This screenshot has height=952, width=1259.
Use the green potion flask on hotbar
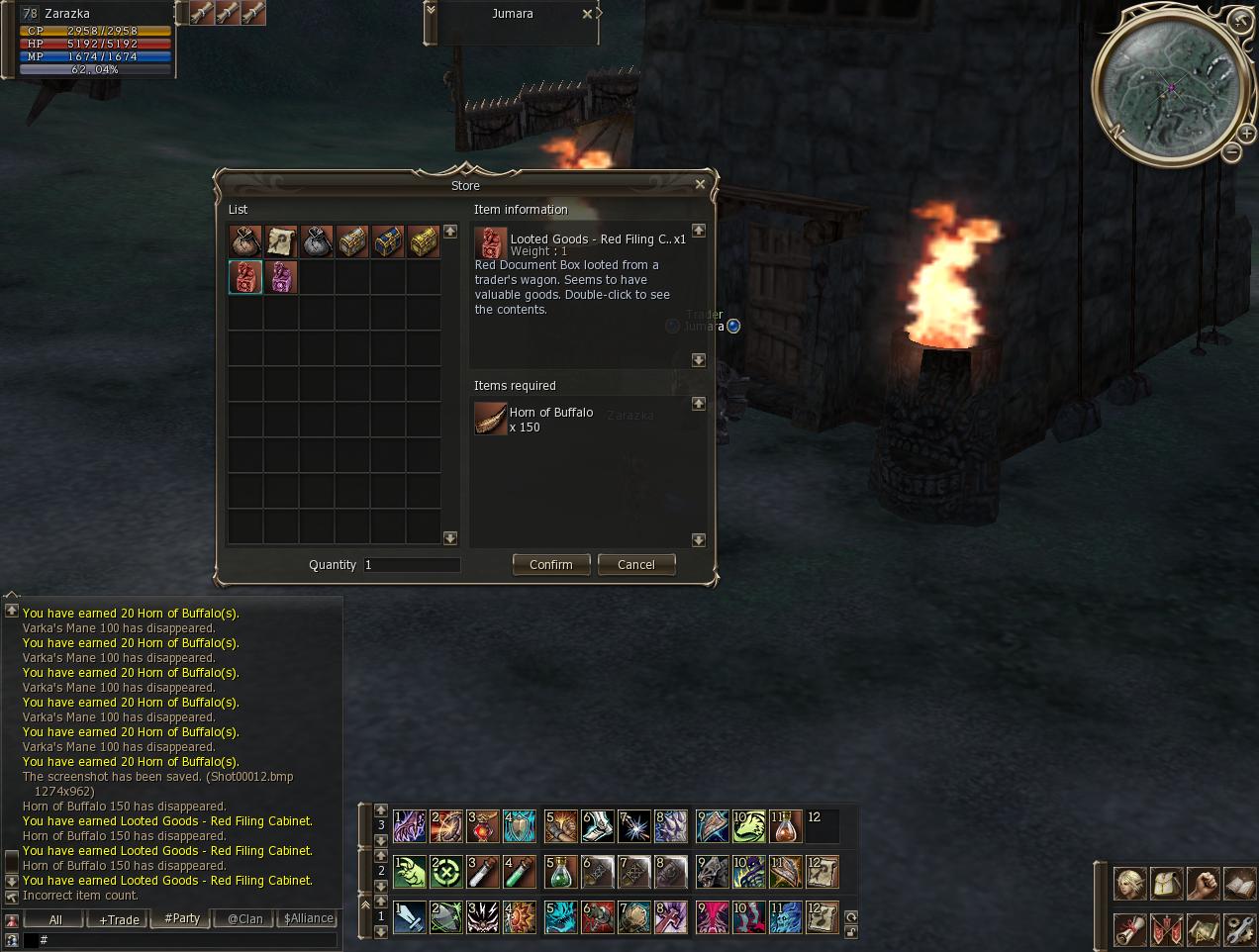click(561, 872)
